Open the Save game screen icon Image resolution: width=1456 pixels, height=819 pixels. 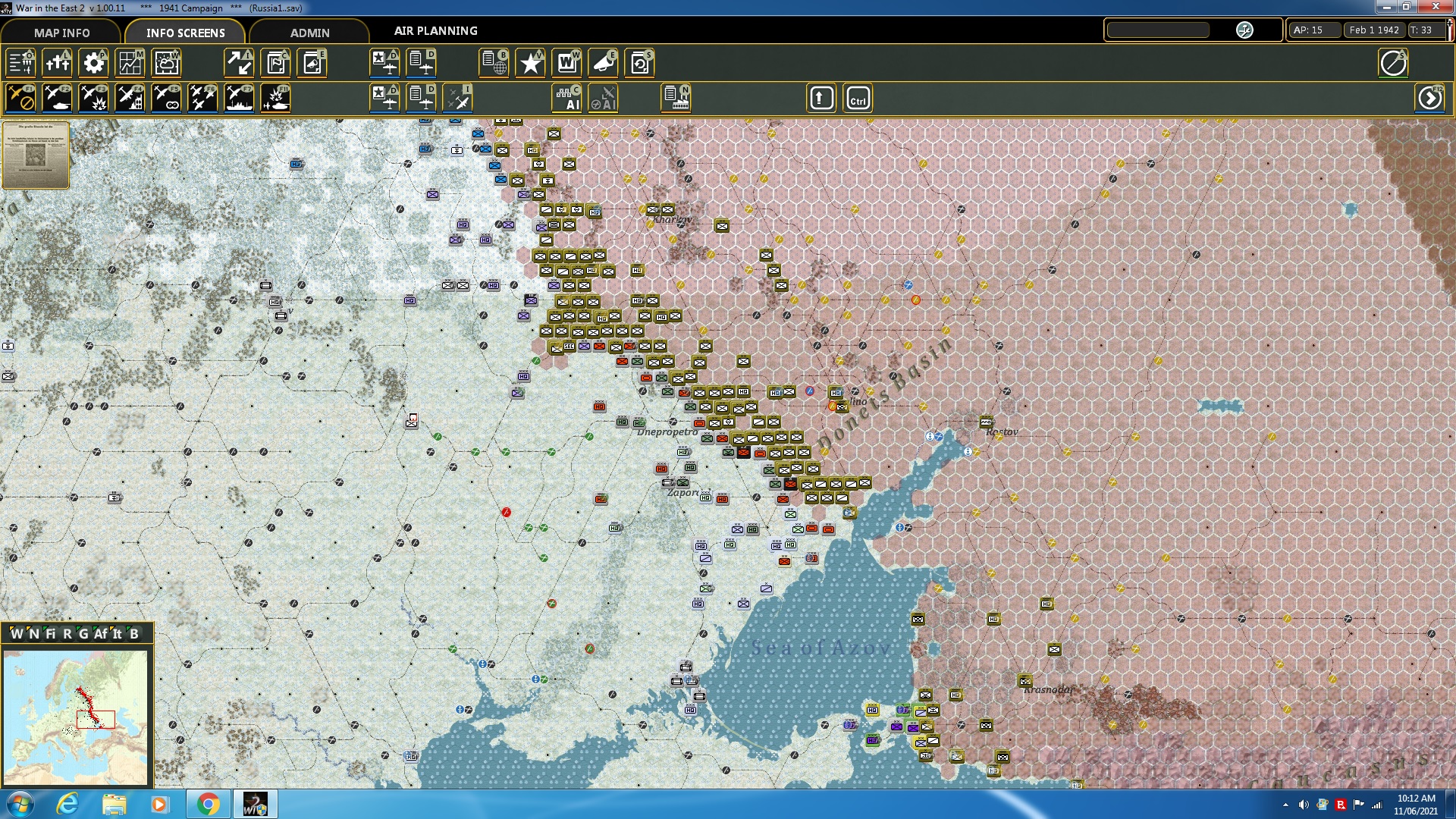pos(639,64)
